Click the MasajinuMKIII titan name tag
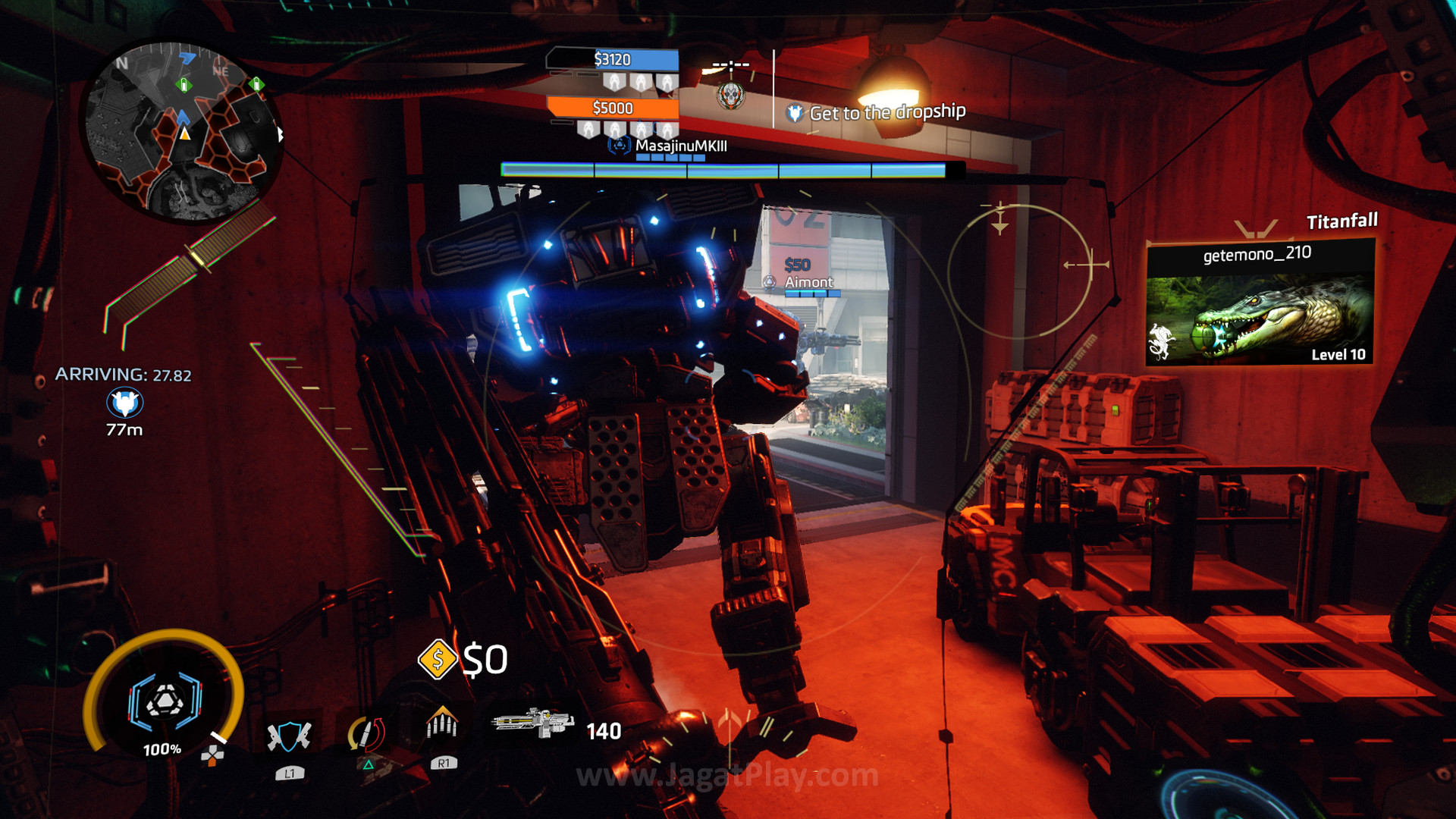Screen dimensions: 1456x819 (x=680, y=146)
